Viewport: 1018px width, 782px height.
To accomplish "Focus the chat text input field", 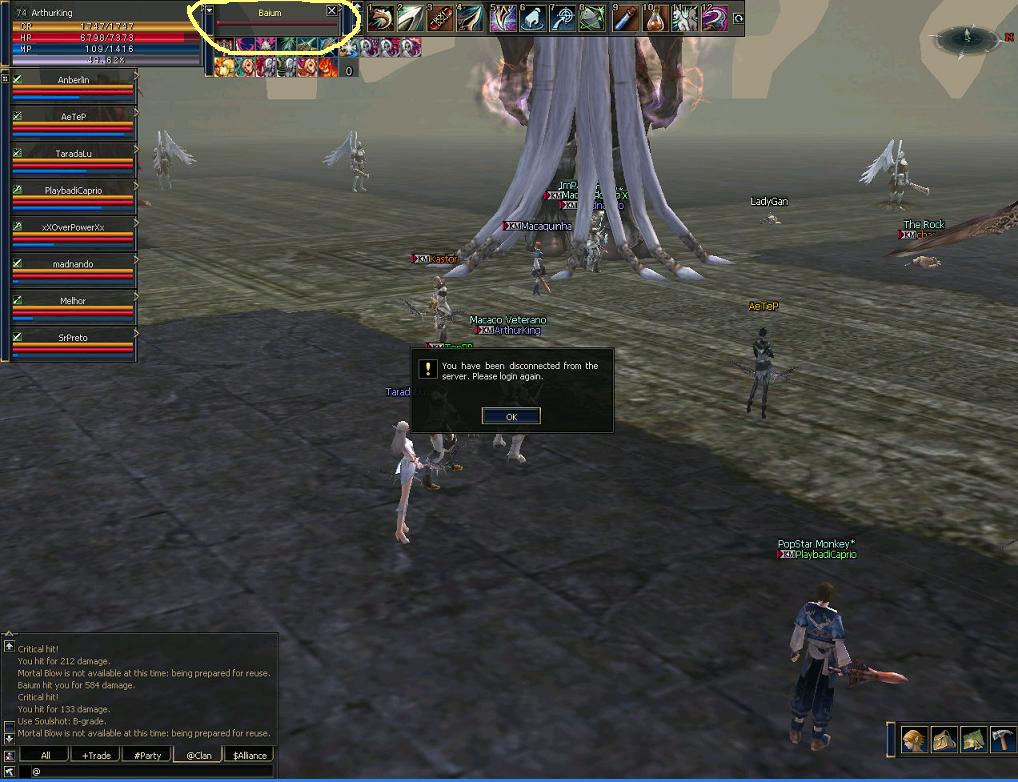I will pos(145,771).
